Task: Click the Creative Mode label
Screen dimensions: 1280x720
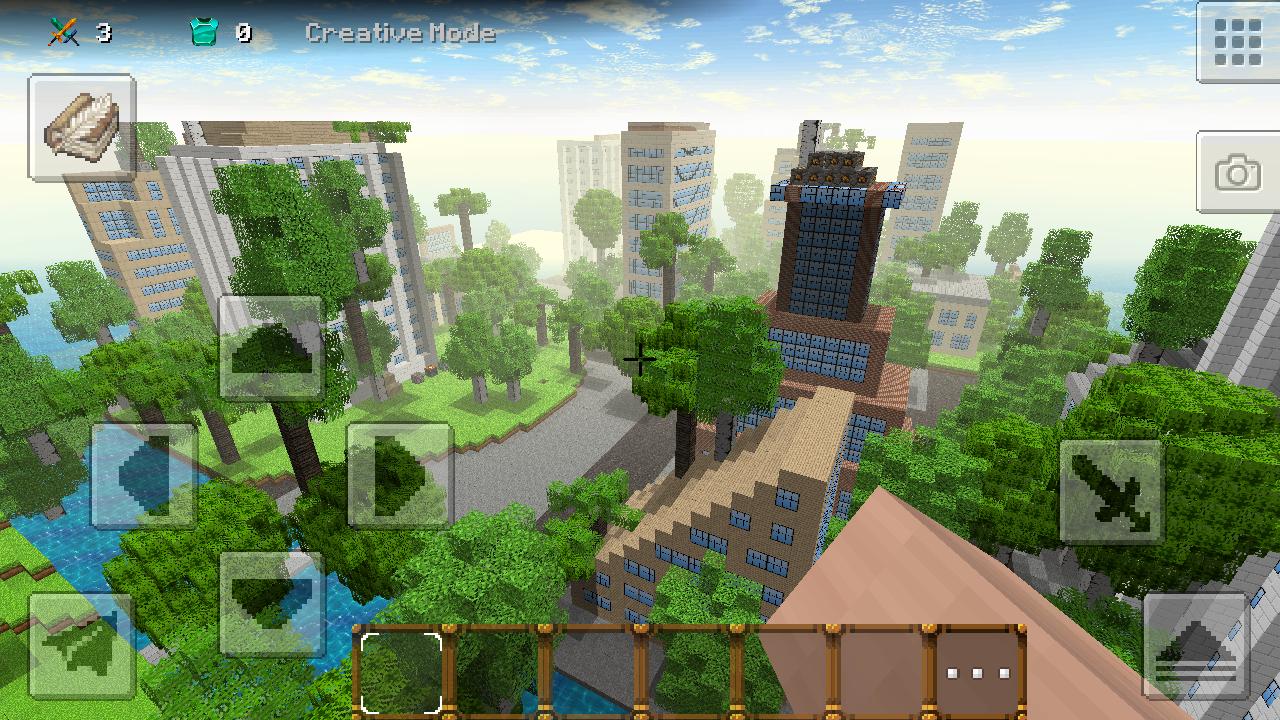Action: pos(399,32)
